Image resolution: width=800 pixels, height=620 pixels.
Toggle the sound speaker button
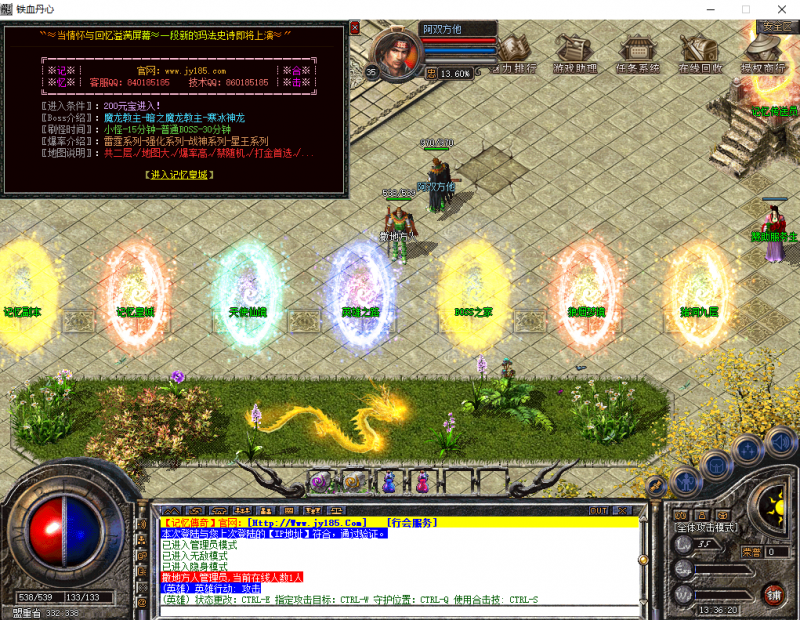[x=779, y=440]
